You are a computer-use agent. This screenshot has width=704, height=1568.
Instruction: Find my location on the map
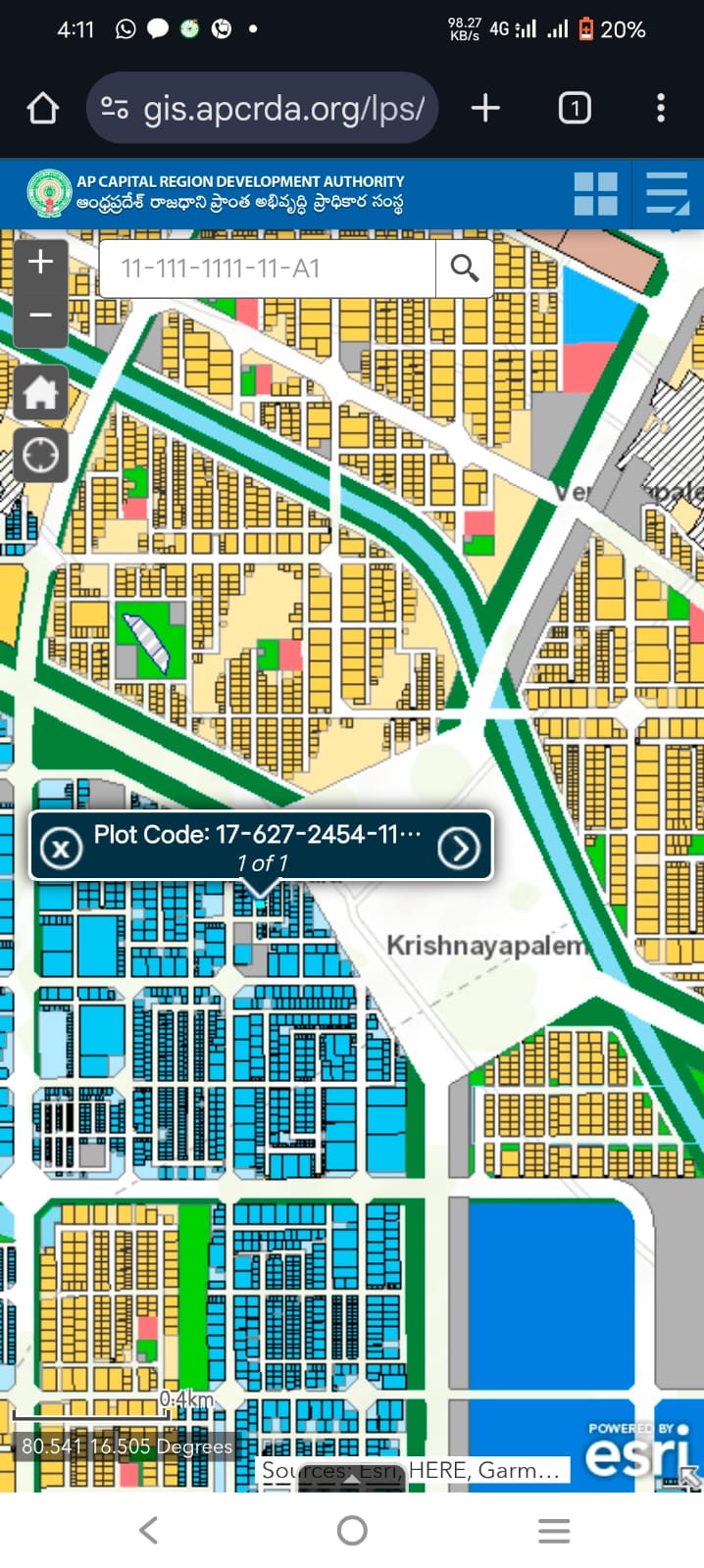tap(40, 456)
